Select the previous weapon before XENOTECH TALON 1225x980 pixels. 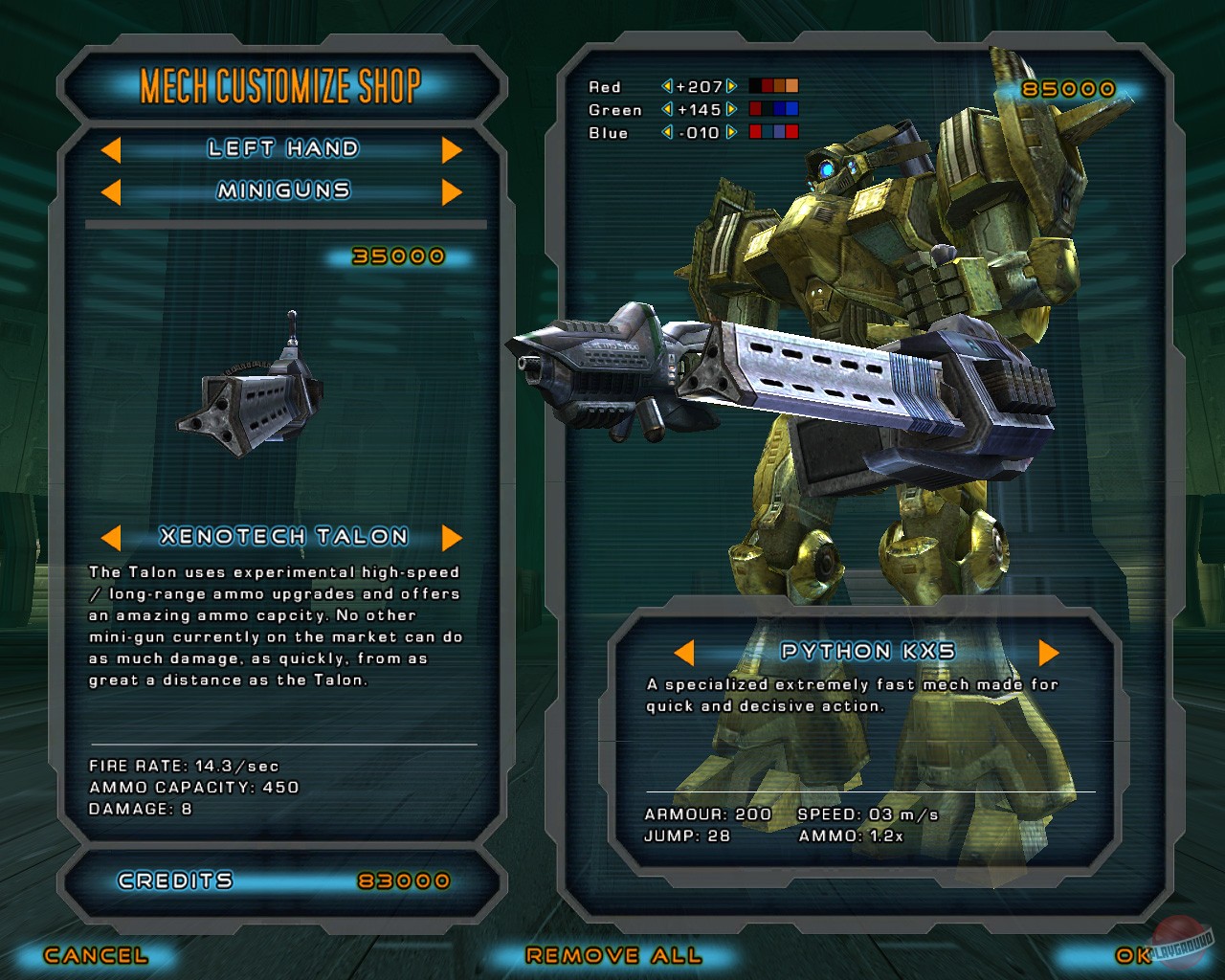tap(113, 537)
